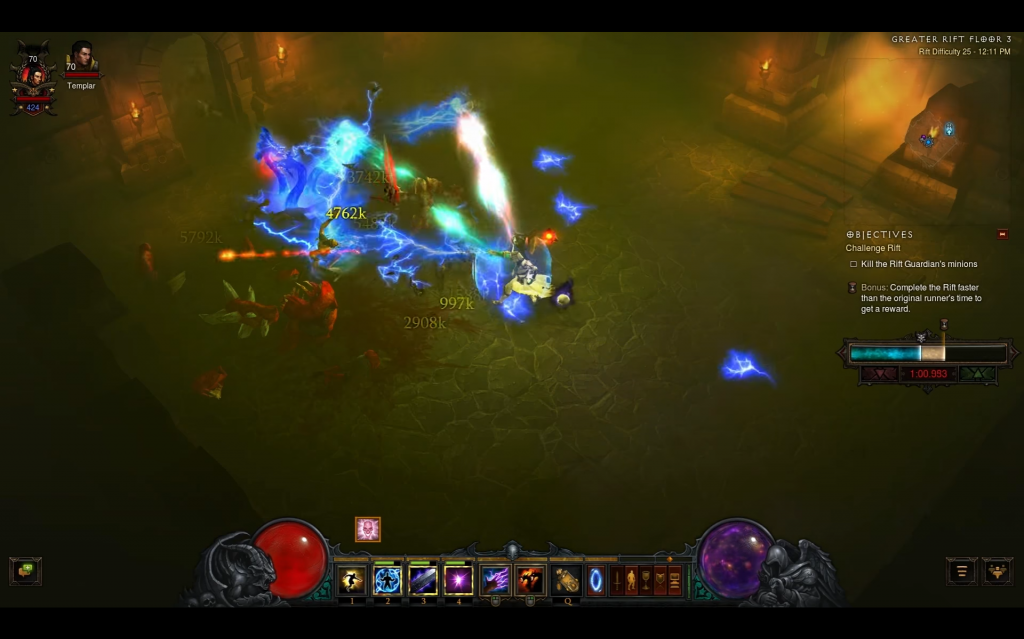Open the character inventory figure button

pos(631,580)
